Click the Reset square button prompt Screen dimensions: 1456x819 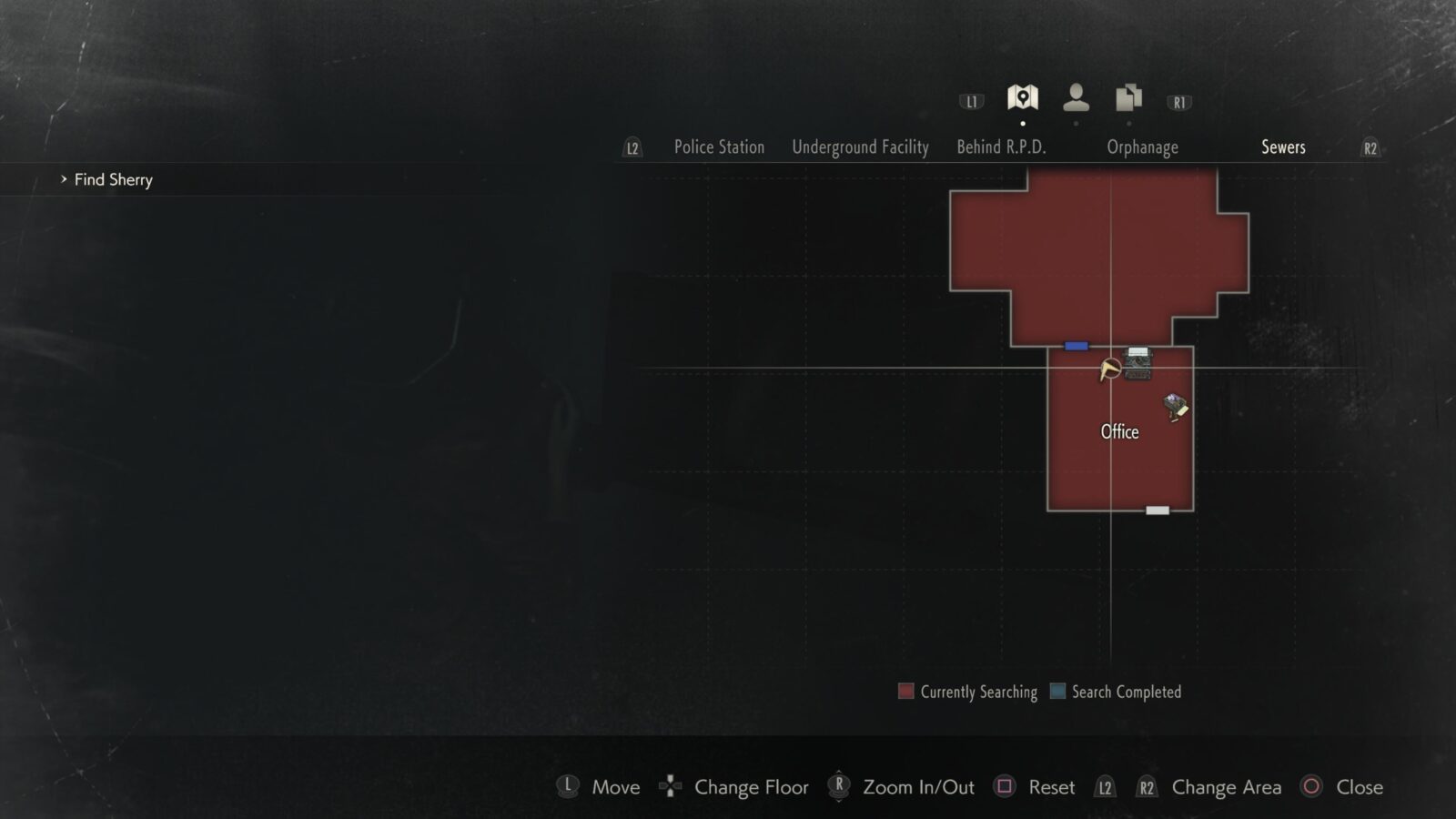pyautogui.click(x=1006, y=787)
